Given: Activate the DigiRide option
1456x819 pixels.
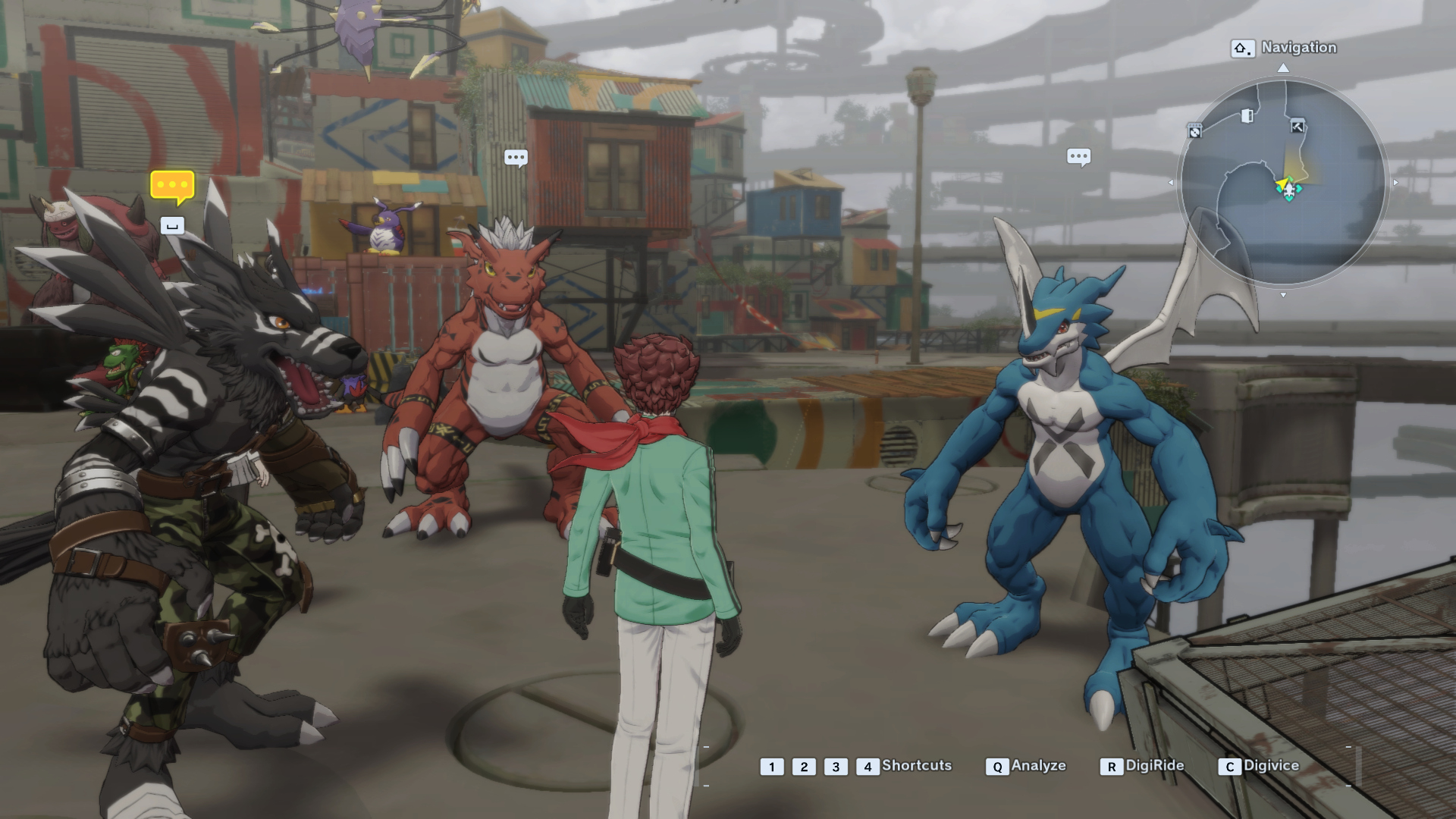Looking at the screenshot, I should [x=1144, y=766].
